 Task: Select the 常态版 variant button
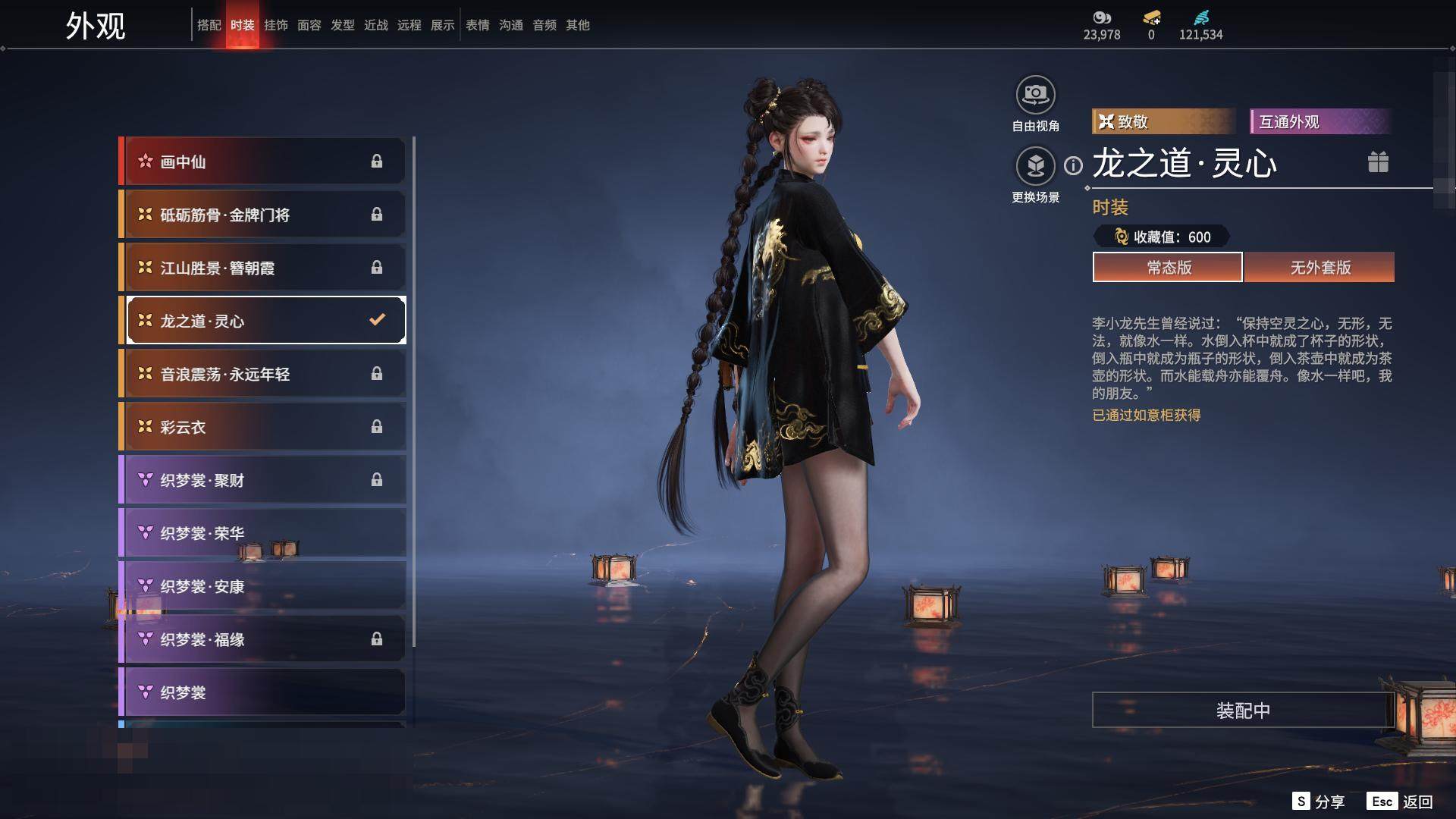(x=1168, y=267)
